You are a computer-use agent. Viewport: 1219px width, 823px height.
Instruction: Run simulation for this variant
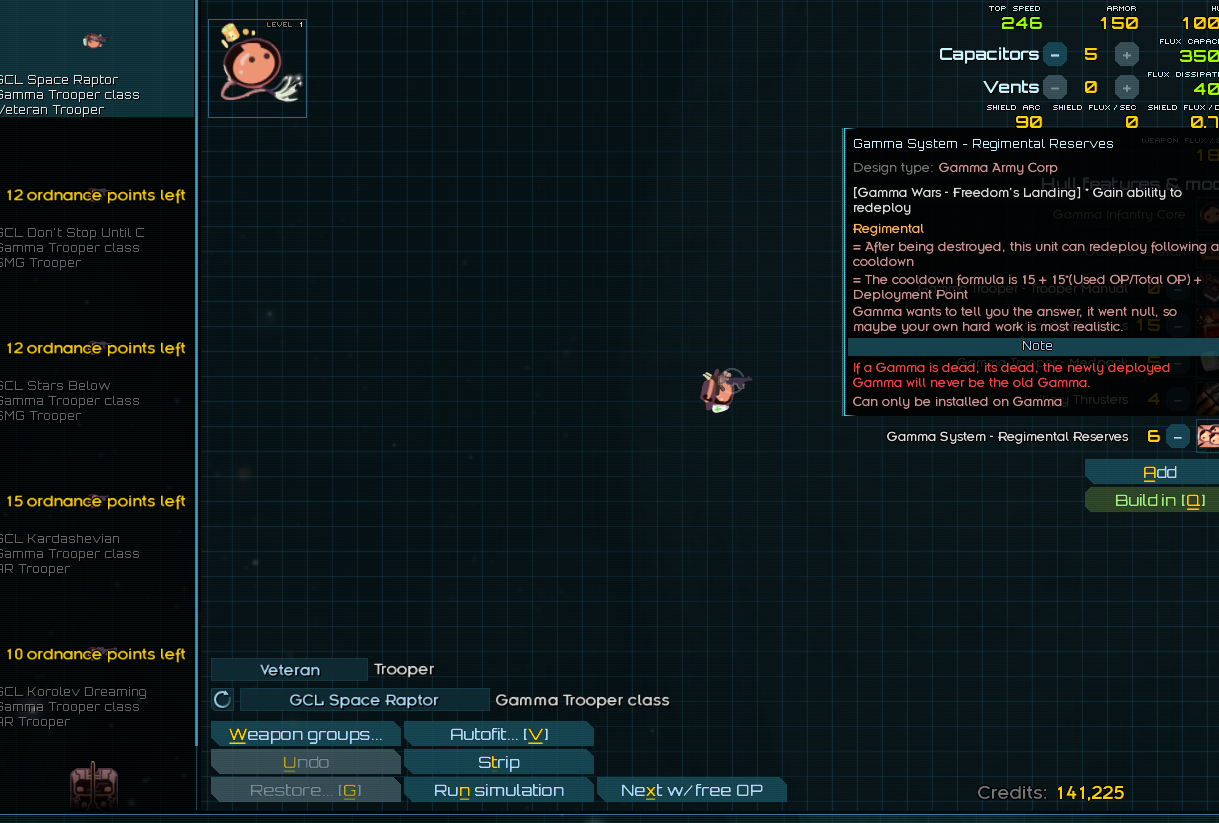pyautogui.click(x=498, y=791)
